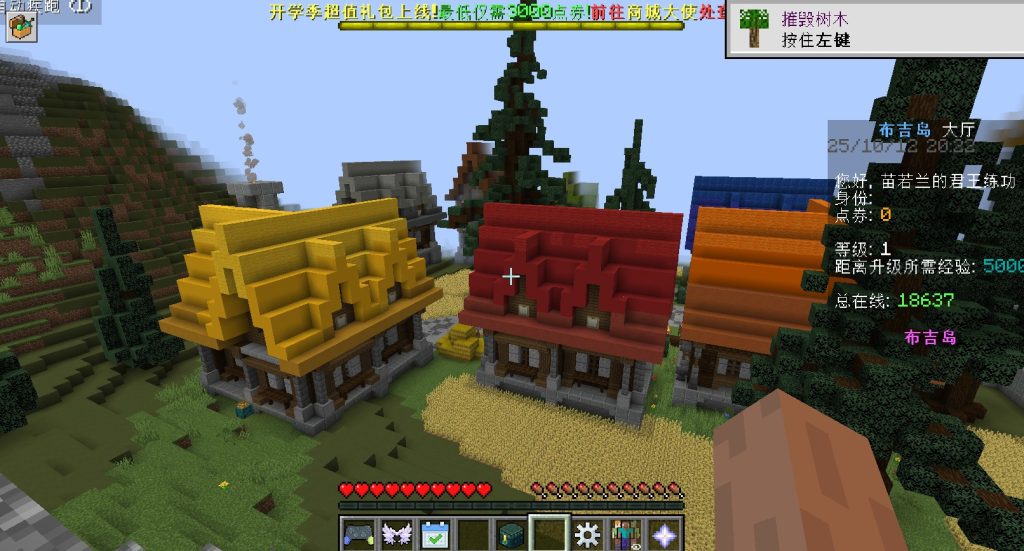Select the white angel wings item
The image size is (1024, 551).
point(396,534)
